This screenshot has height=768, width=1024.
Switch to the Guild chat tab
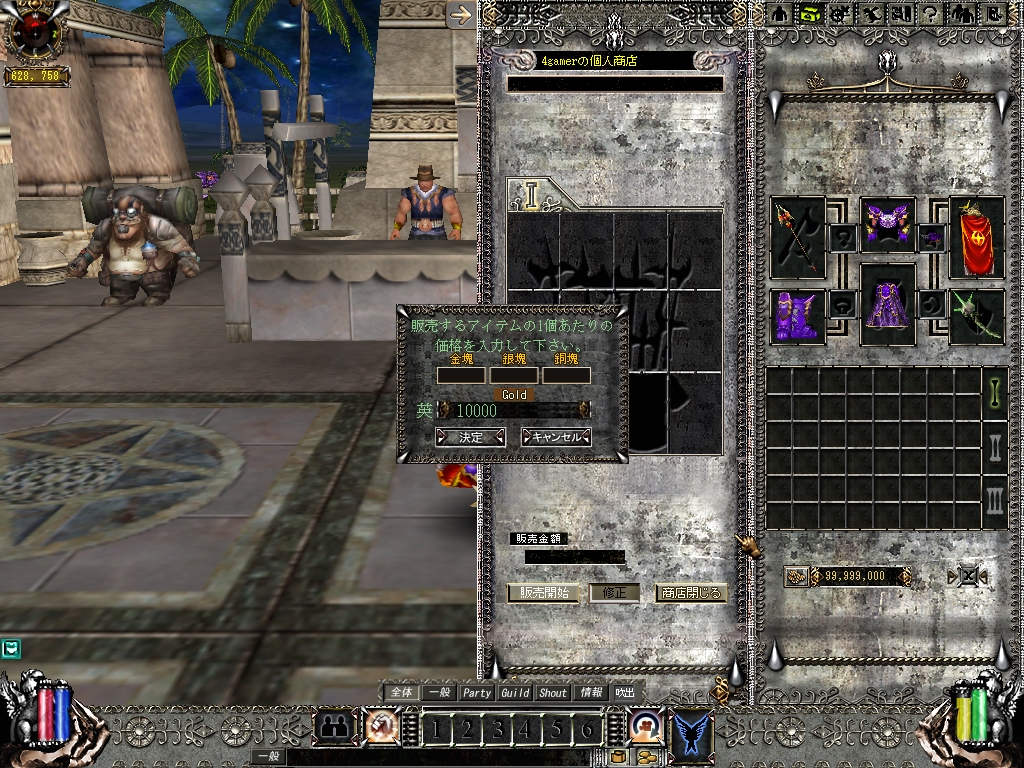(x=515, y=692)
